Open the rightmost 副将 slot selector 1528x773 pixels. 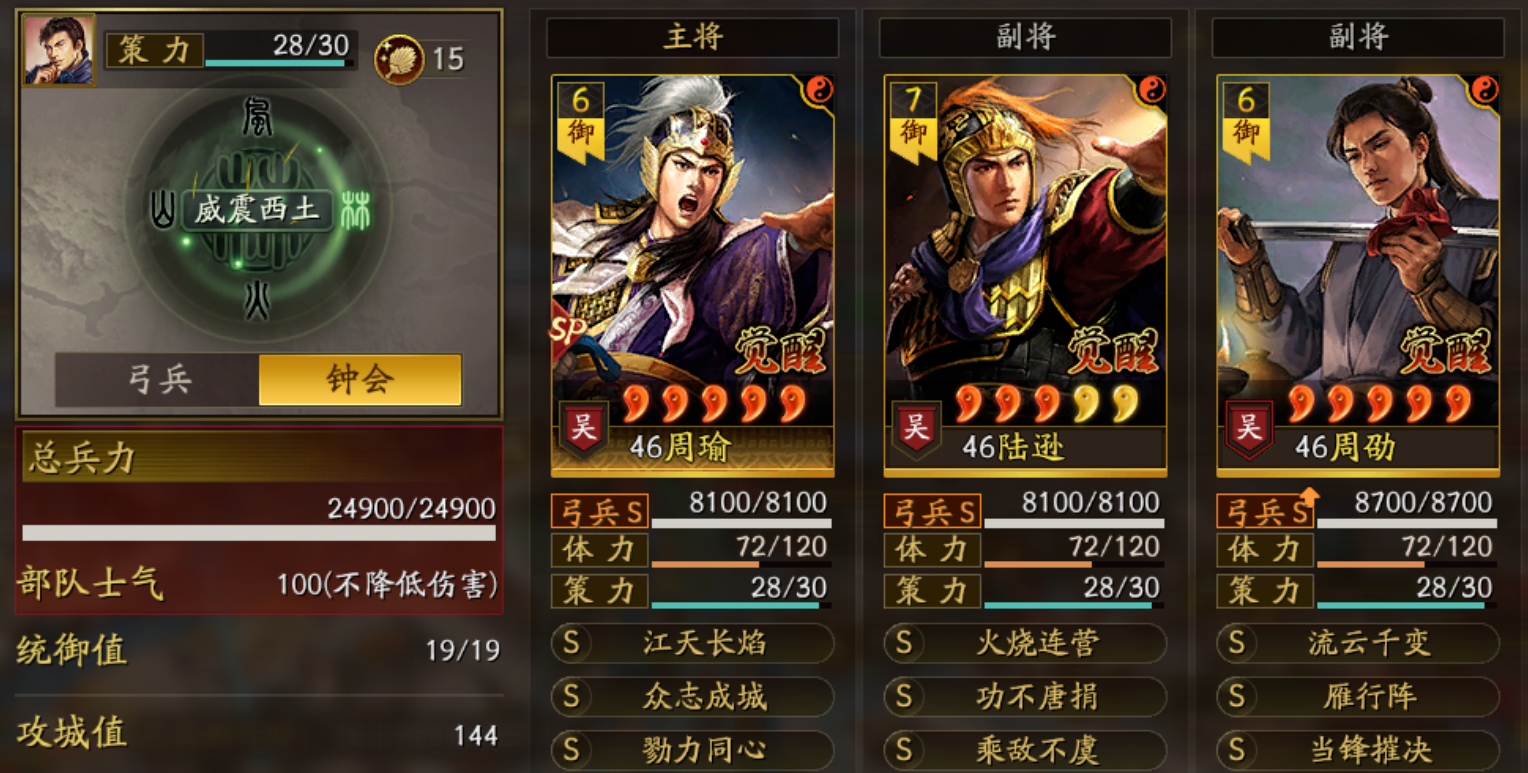click(1357, 38)
